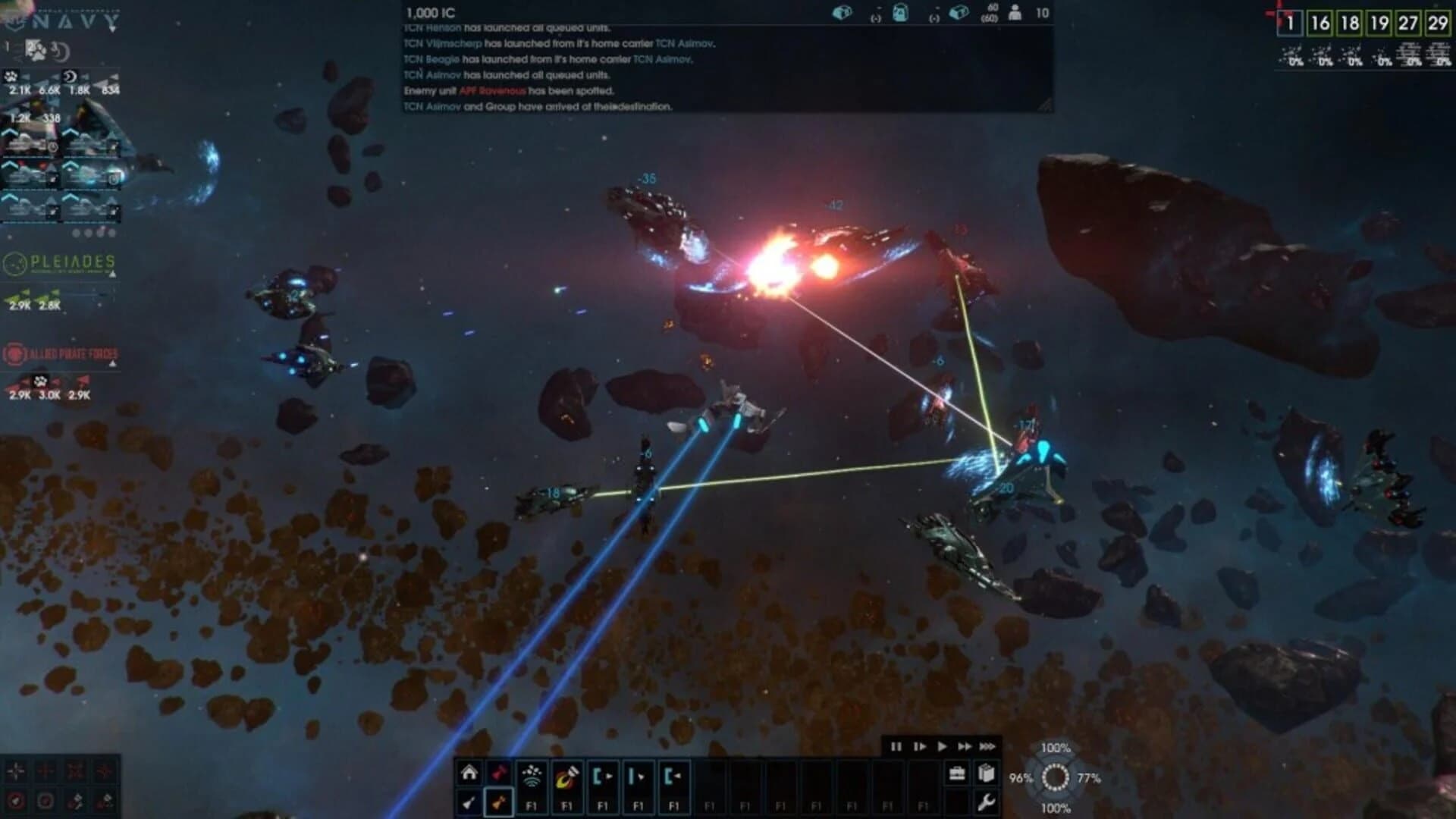Click the briefcase inventory icon
This screenshot has width=1456, height=819.
tap(957, 773)
